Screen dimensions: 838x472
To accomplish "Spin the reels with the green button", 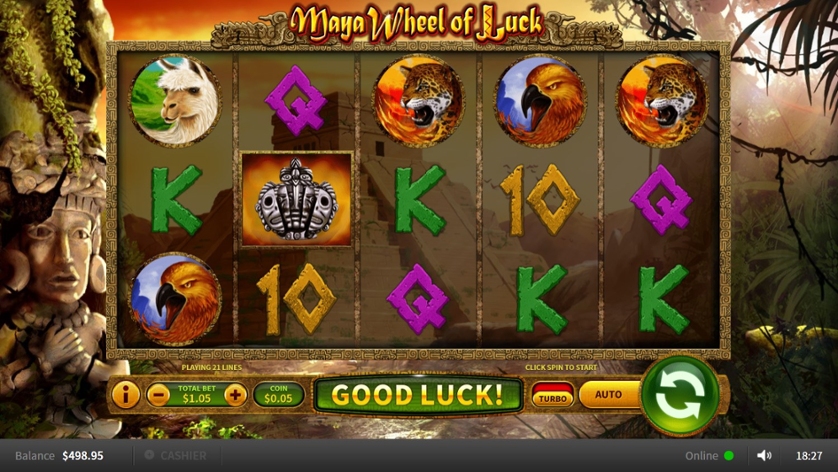I will [680, 394].
